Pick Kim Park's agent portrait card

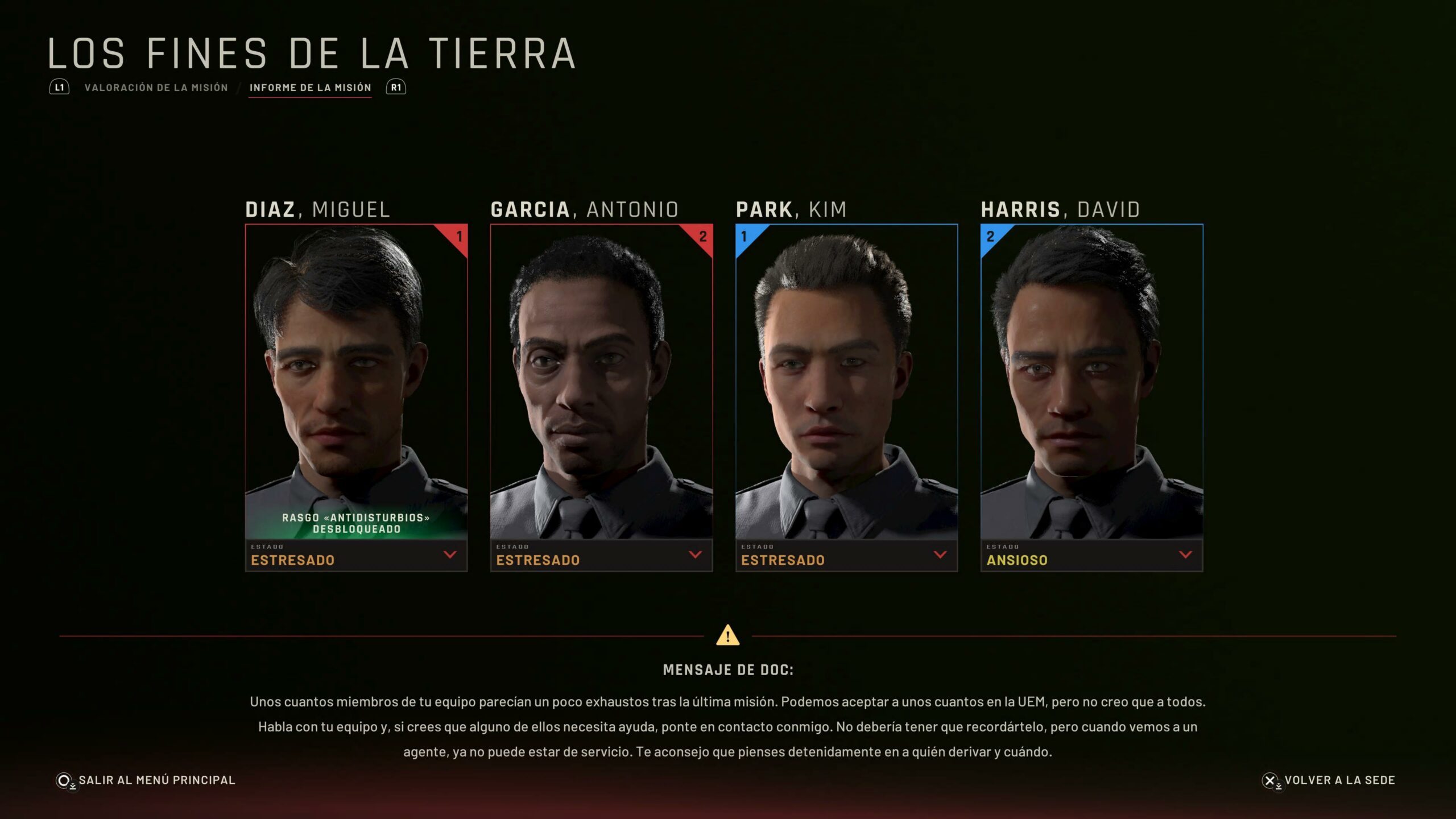coord(846,381)
